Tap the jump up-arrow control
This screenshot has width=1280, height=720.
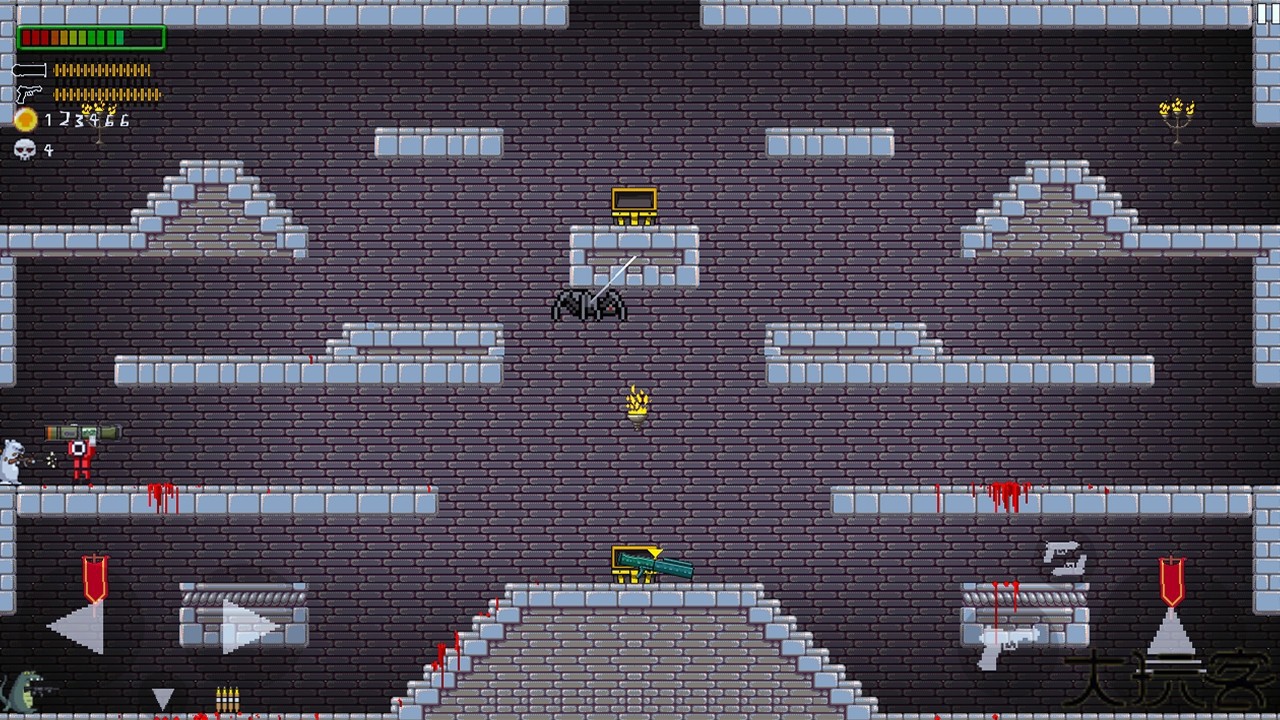click(x=1171, y=632)
